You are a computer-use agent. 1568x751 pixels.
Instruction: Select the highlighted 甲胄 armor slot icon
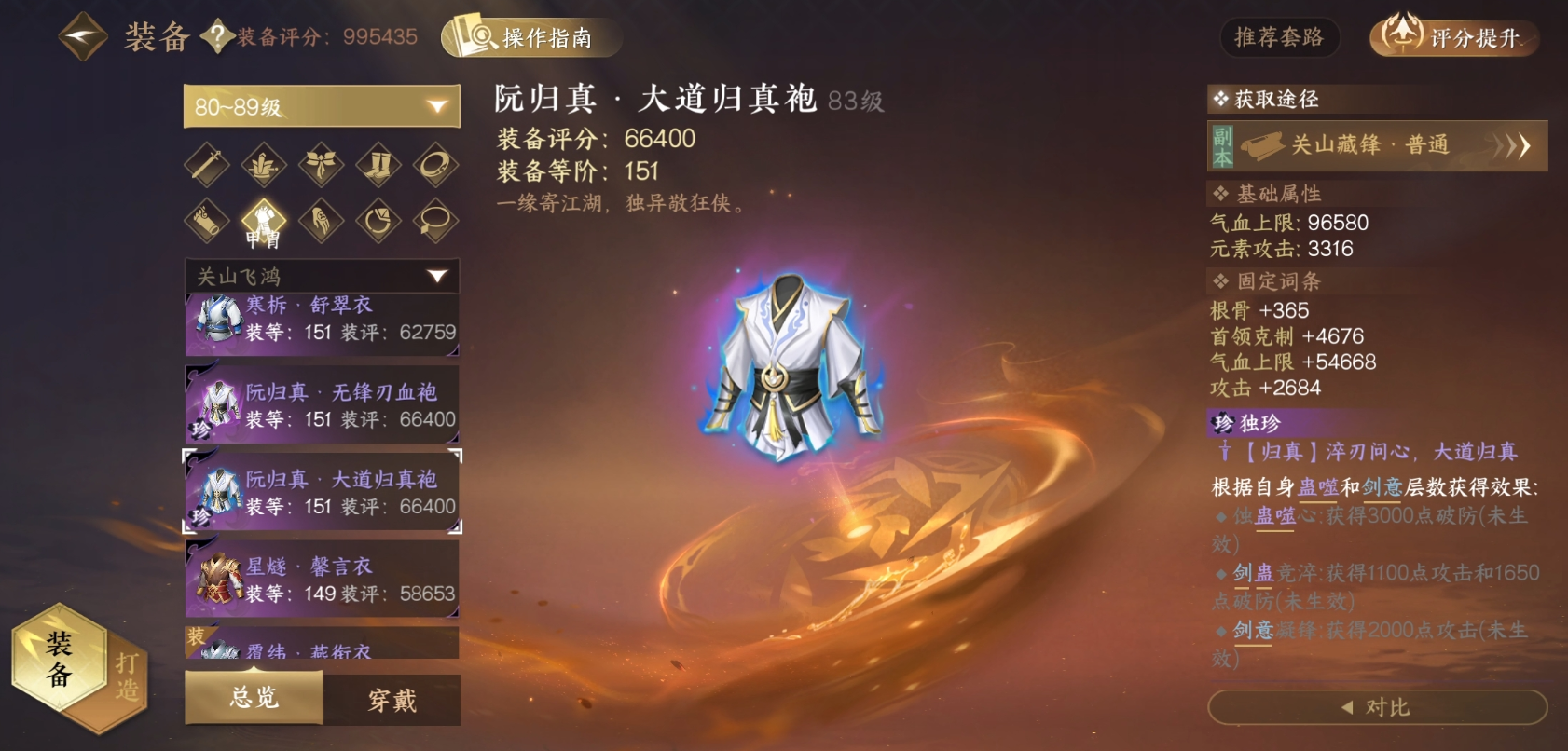(265, 222)
